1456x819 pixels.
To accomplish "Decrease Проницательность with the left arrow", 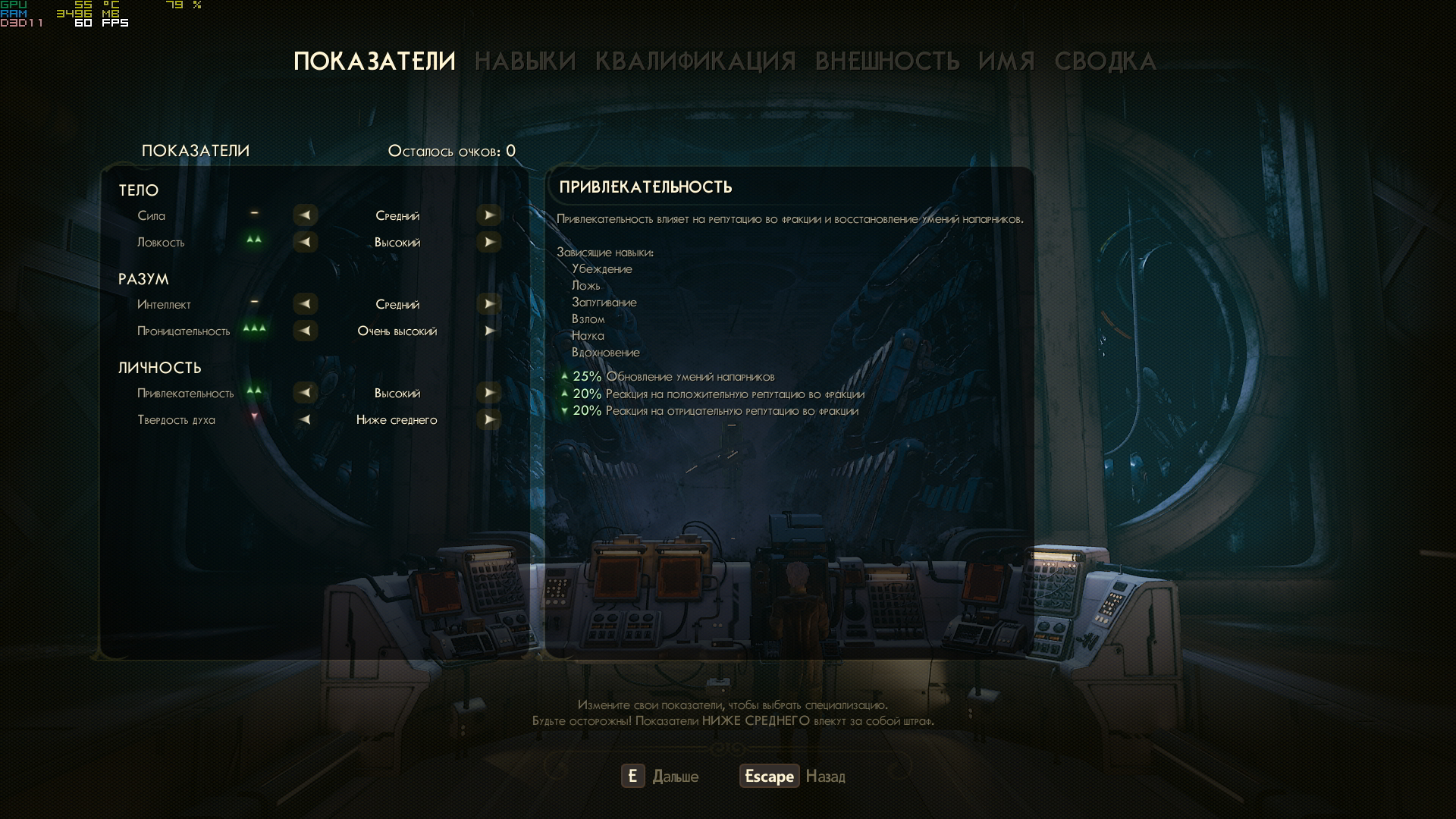I will click(305, 331).
